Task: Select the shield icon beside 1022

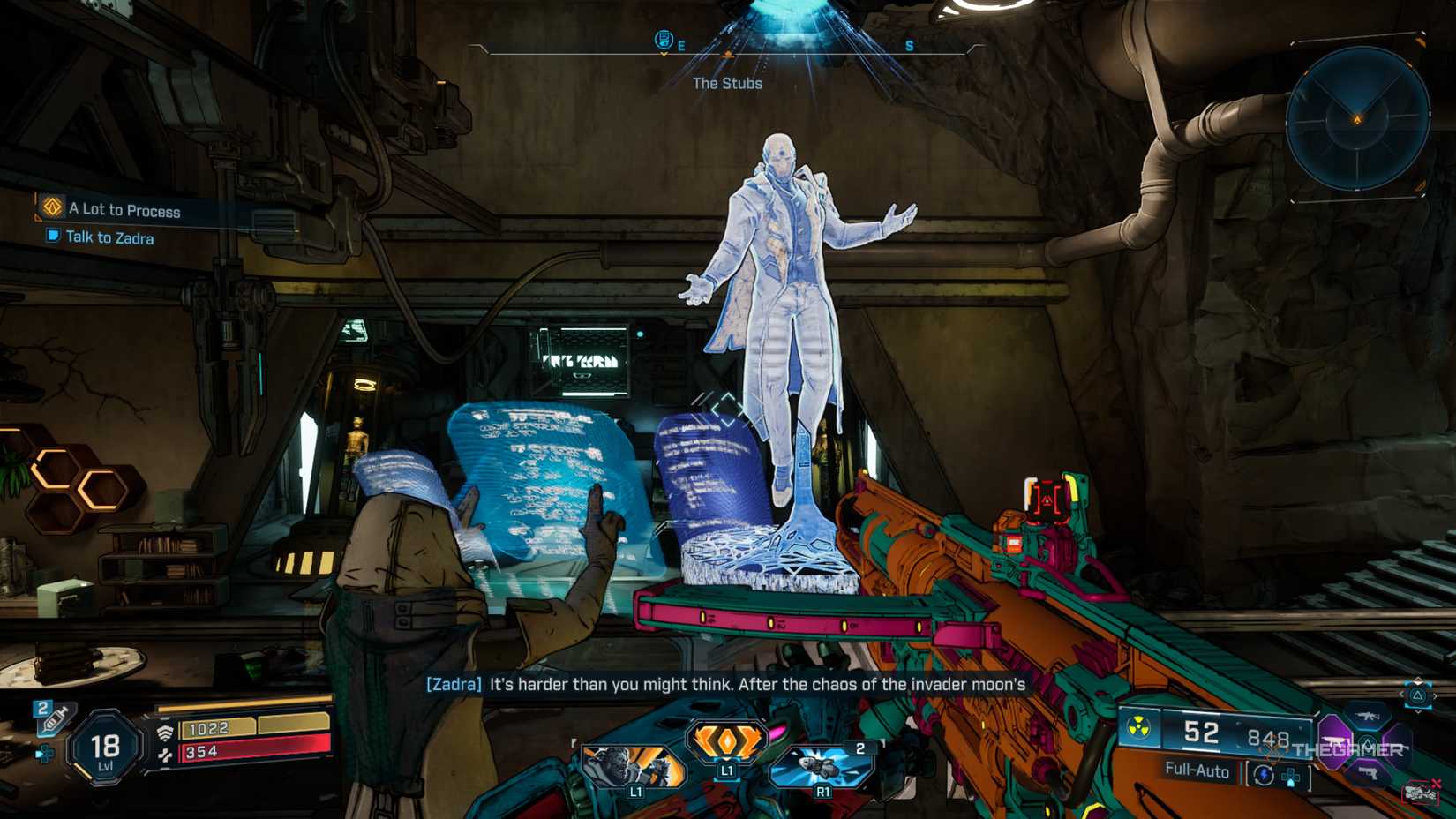Action: coord(165,730)
